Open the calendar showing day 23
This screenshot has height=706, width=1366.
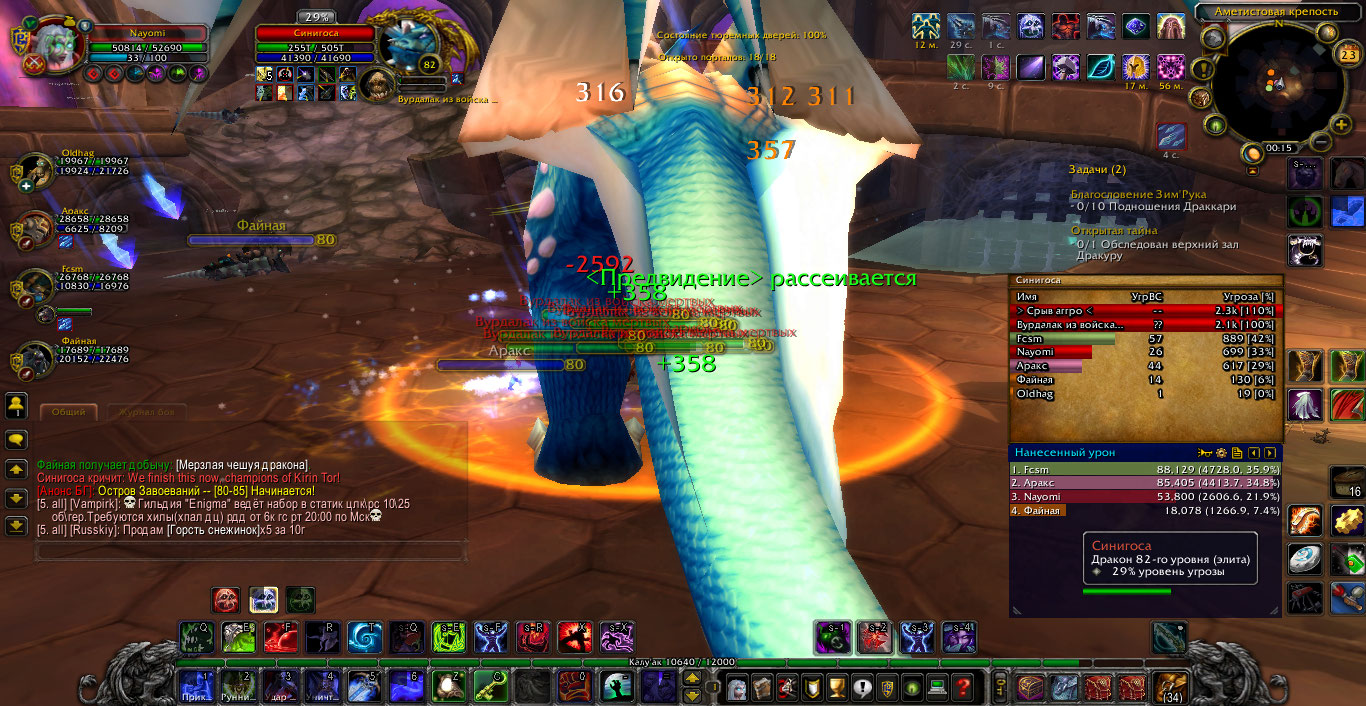click(x=1347, y=56)
